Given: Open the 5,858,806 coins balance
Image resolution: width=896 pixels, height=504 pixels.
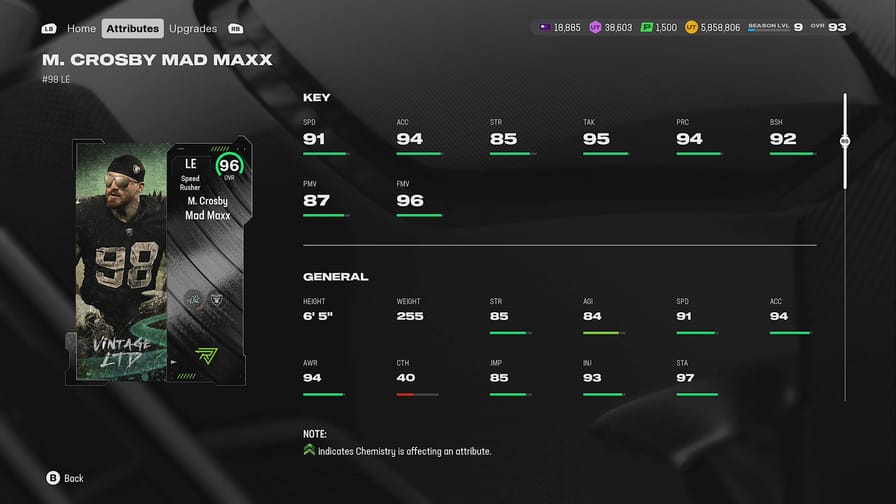Looking at the screenshot, I should (x=713, y=27).
